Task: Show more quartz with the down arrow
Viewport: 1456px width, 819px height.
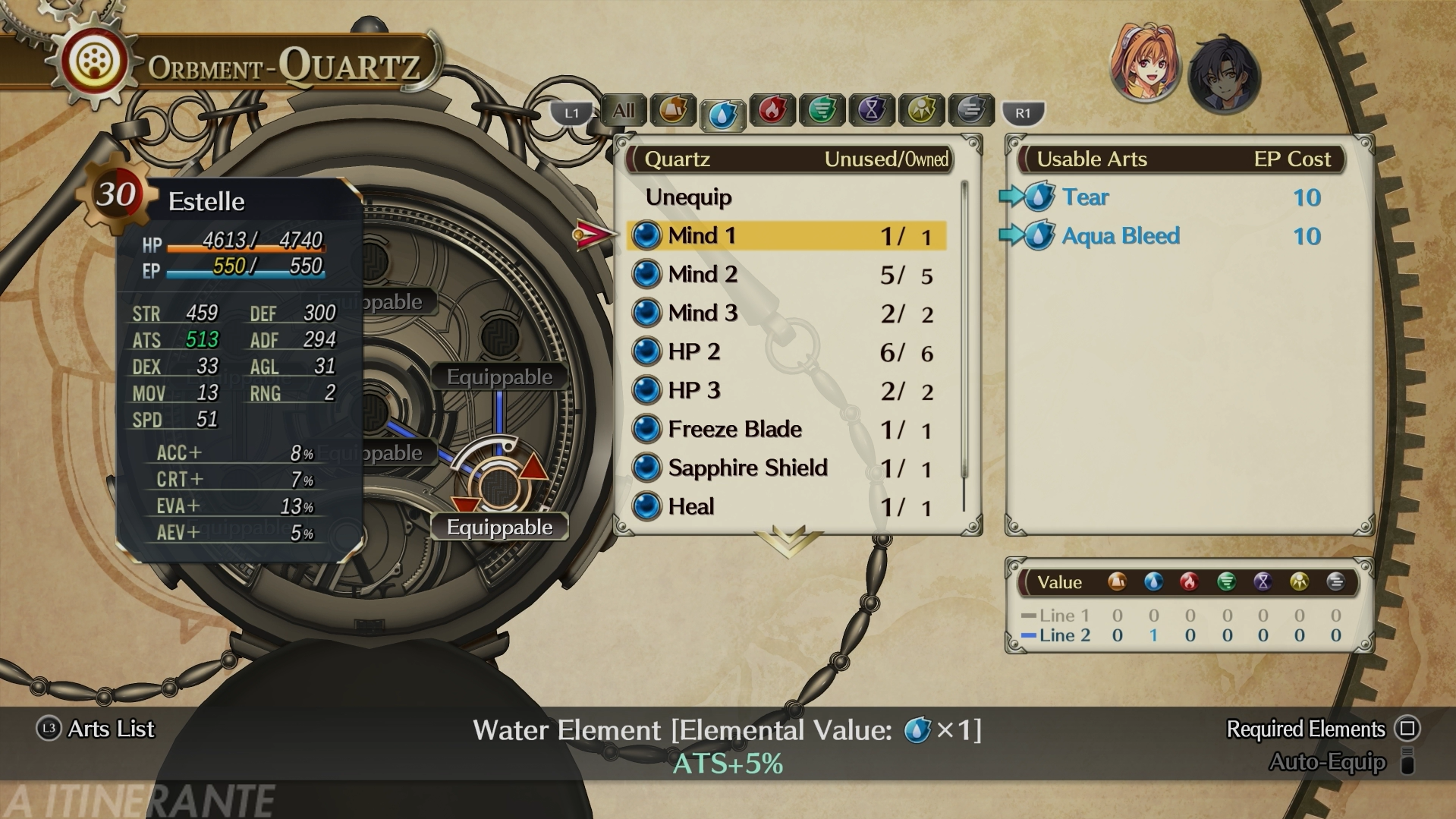Action: pos(788,540)
